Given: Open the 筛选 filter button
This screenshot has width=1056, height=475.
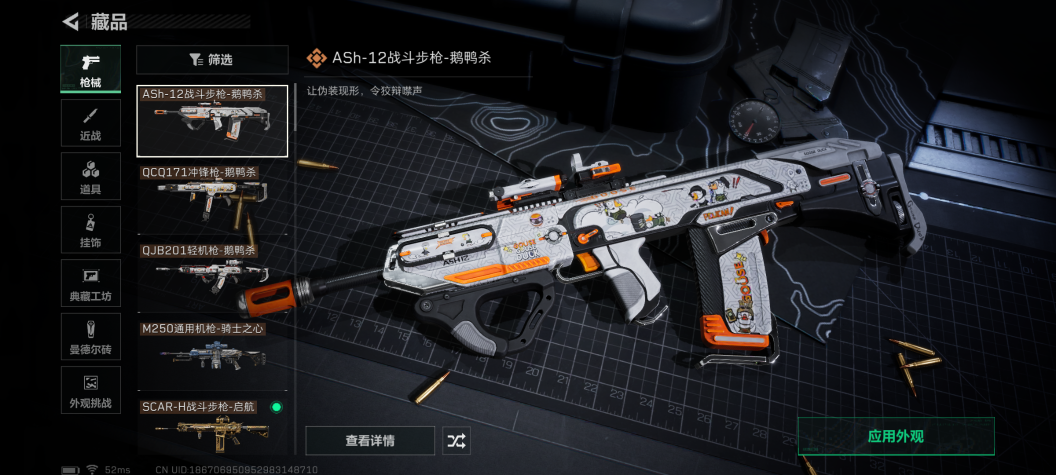Looking at the screenshot, I should point(212,60).
